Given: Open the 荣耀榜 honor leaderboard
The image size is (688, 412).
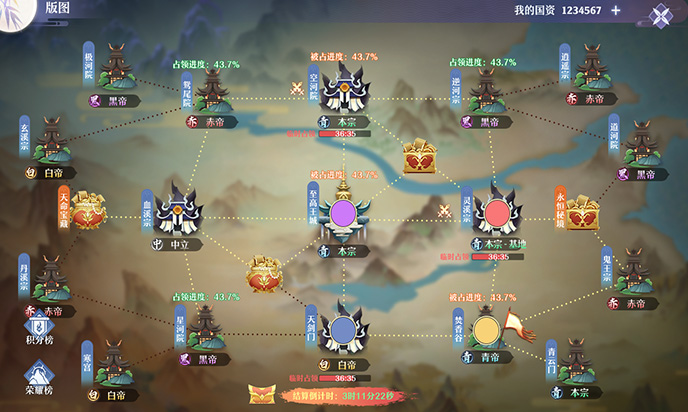Looking at the screenshot, I should pyautogui.click(x=40, y=375).
